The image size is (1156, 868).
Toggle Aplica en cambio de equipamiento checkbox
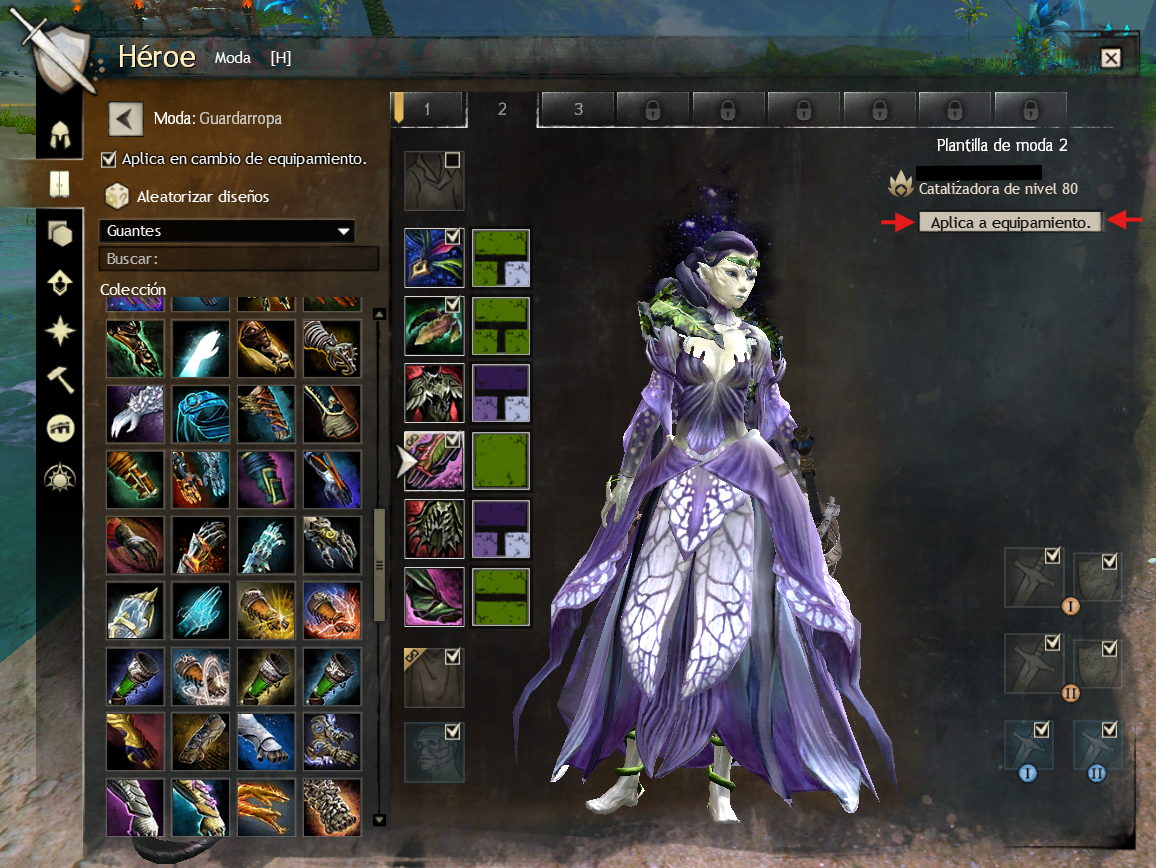pyautogui.click(x=109, y=159)
